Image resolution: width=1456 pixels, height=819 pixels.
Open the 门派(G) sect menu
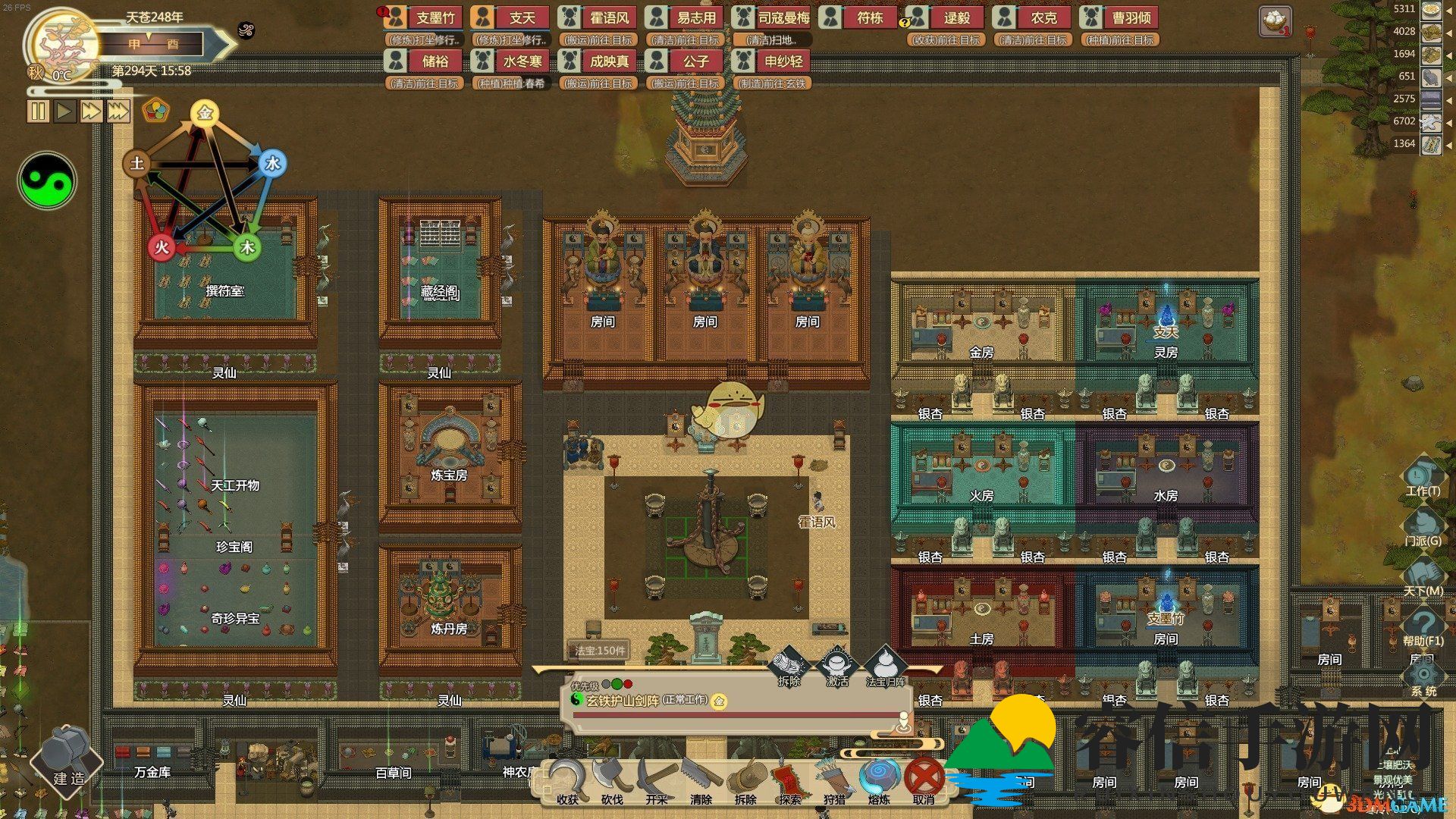(1422, 527)
